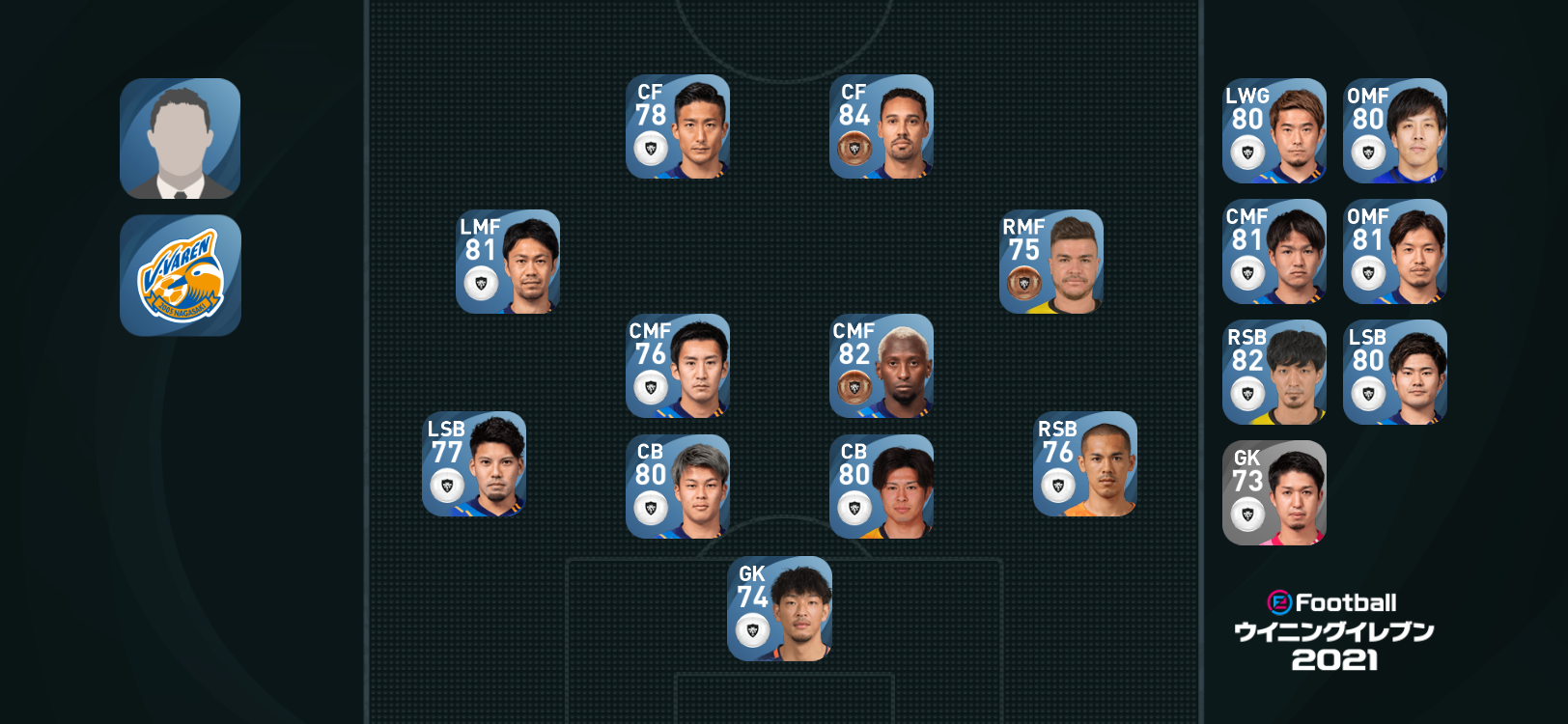
Task: Click the CMF 76 midfielder card
Action: (x=678, y=366)
